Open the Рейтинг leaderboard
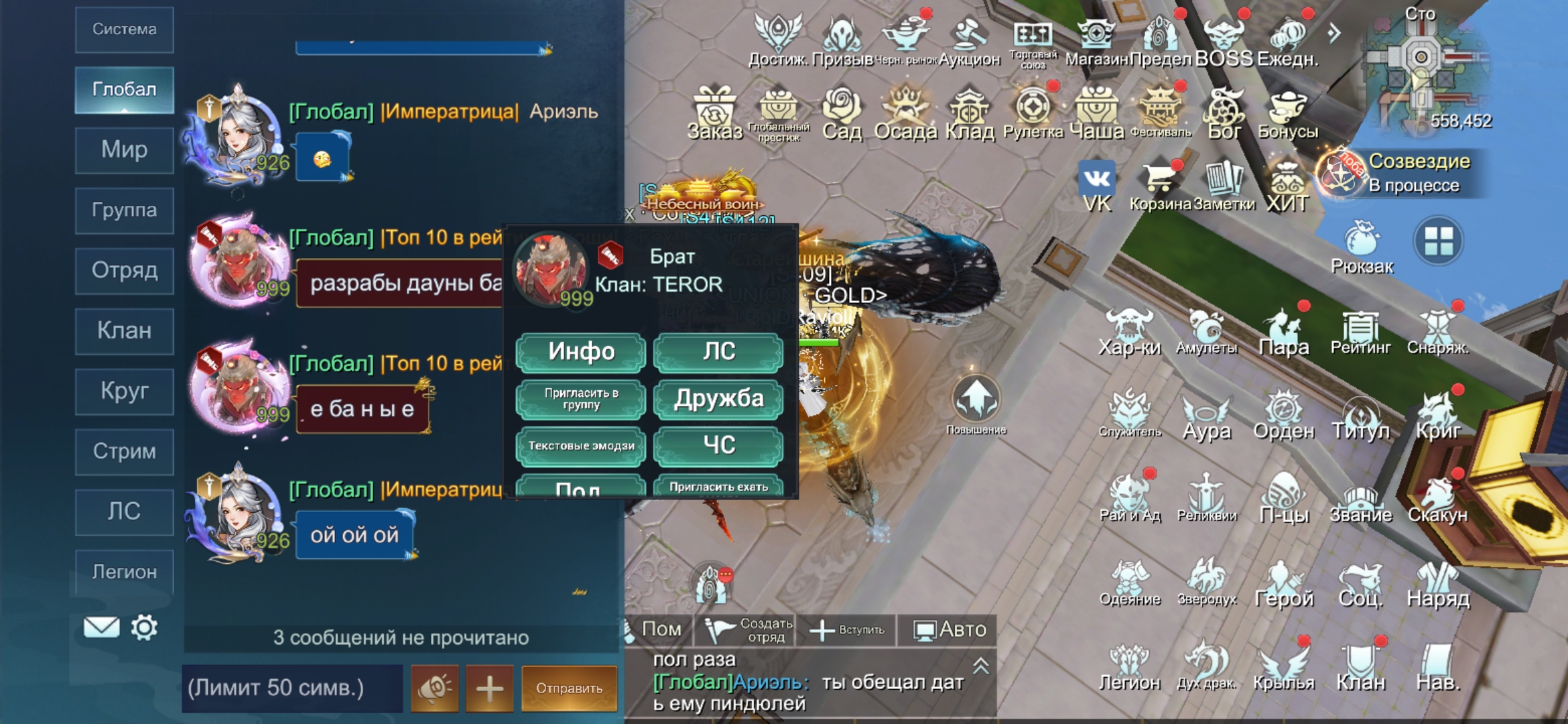Screen dimensions: 1568x724 (x=1360, y=333)
